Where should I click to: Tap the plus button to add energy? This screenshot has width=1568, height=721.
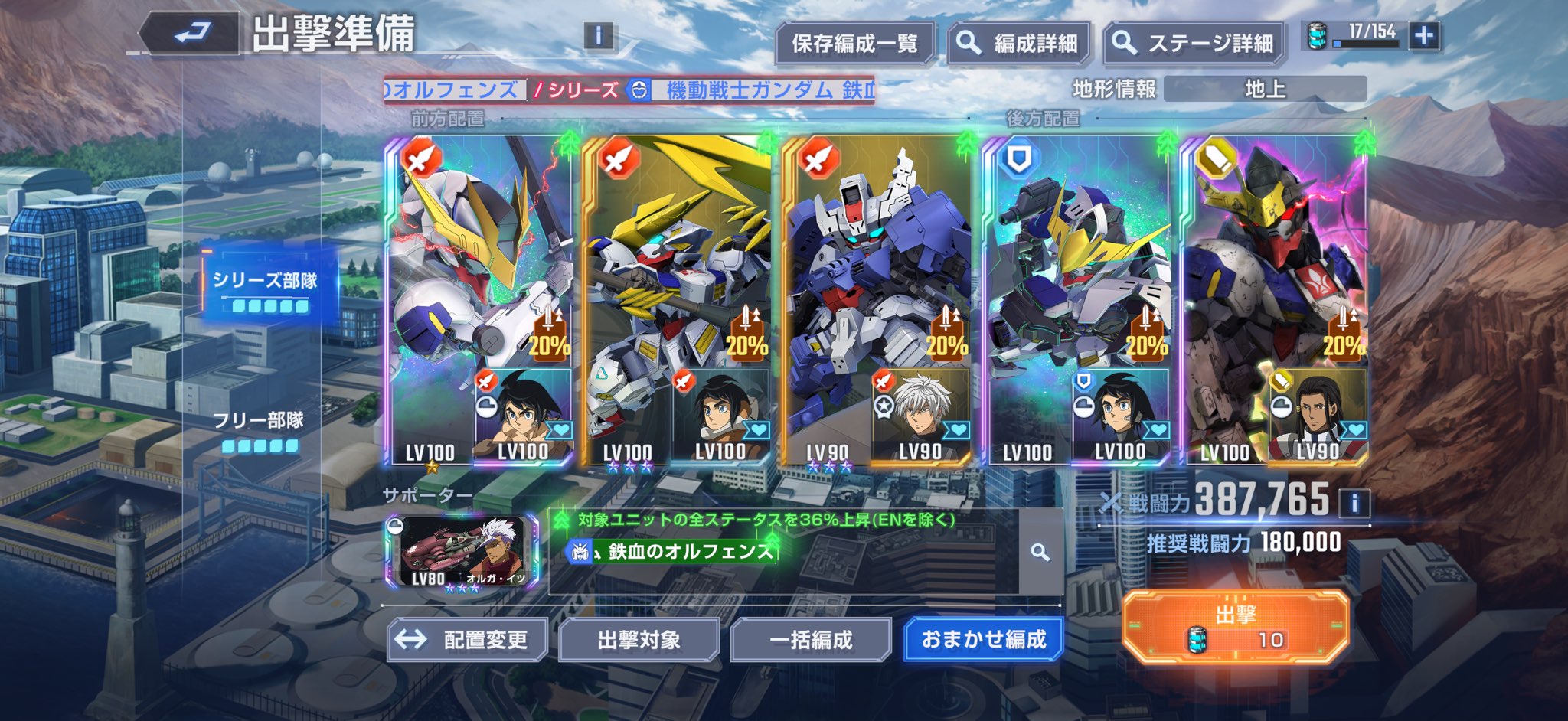pos(1424,35)
